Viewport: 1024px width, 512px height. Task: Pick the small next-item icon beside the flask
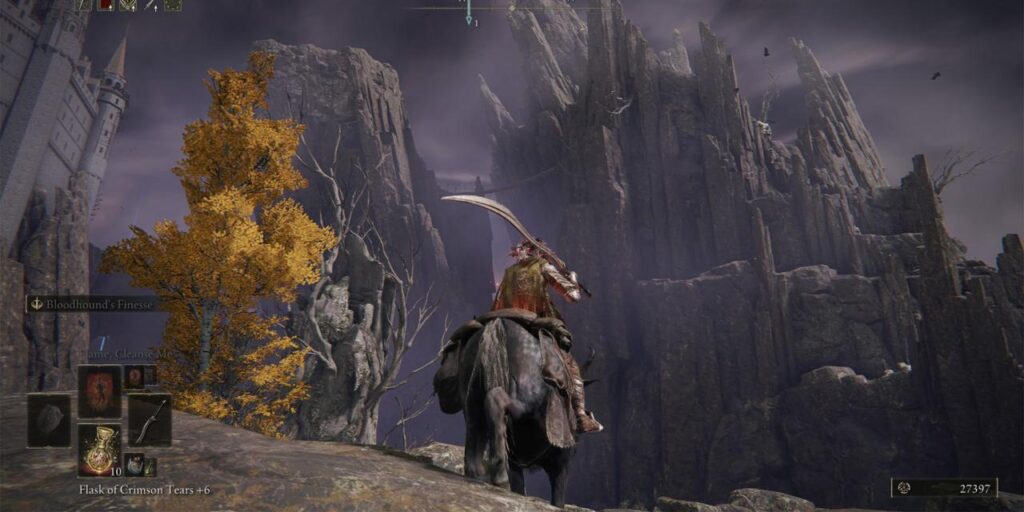[134, 465]
